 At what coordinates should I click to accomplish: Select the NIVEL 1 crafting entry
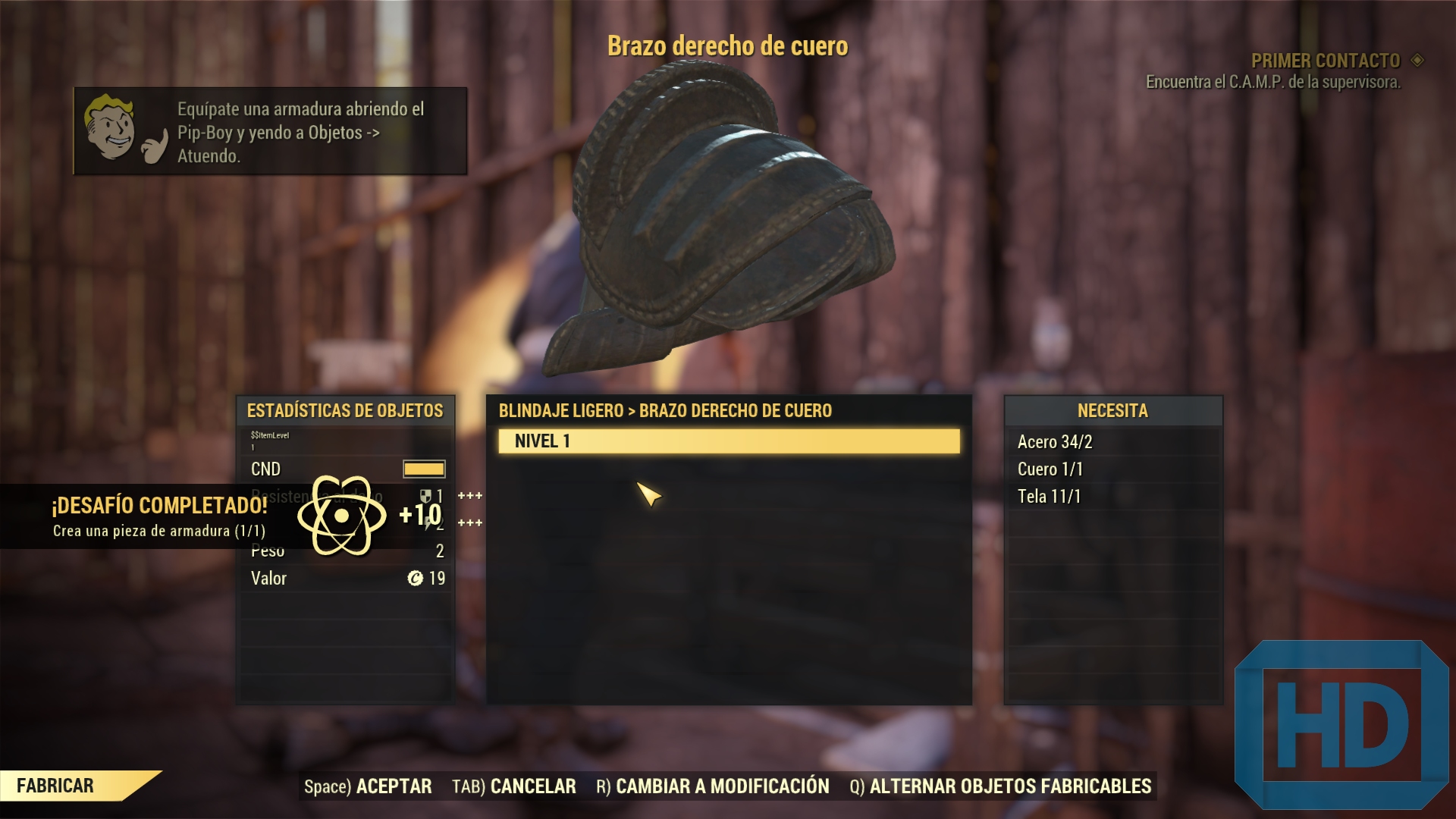point(728,441)
